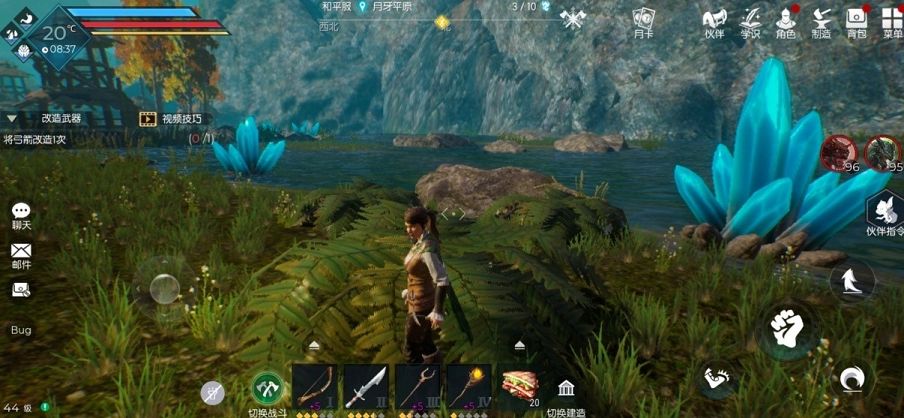Select the forked staff in slot III
This screenshot has height=418, width=904.
click(x=417, y=386)
